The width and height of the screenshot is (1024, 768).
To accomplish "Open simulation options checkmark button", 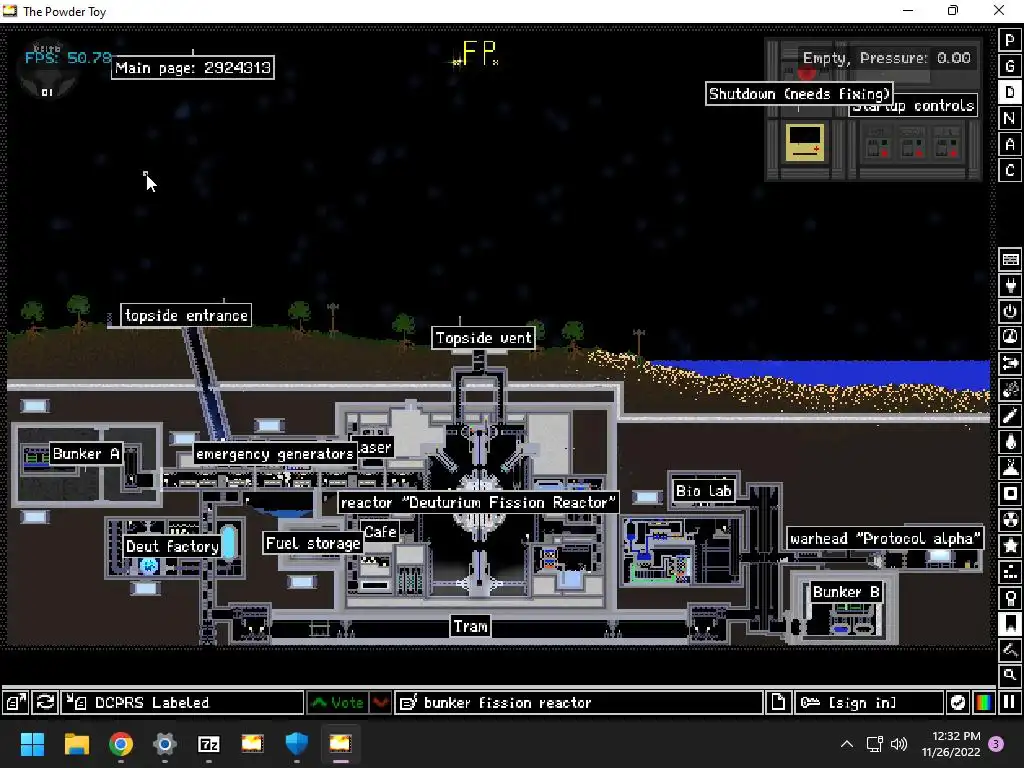I will tap(958, 703).
